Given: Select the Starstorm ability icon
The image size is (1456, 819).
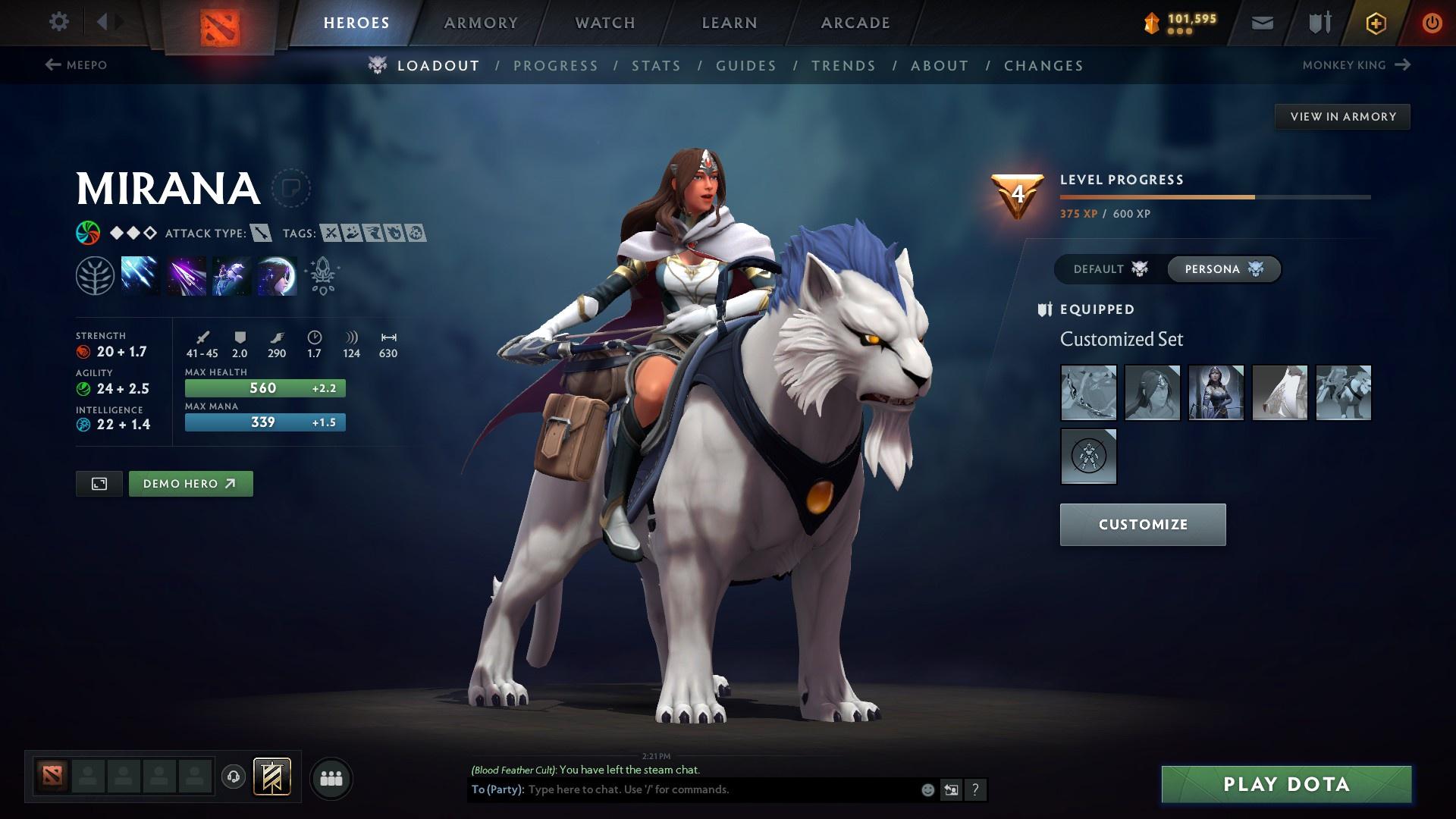Looking at the screenshot, I should [142, 275].
